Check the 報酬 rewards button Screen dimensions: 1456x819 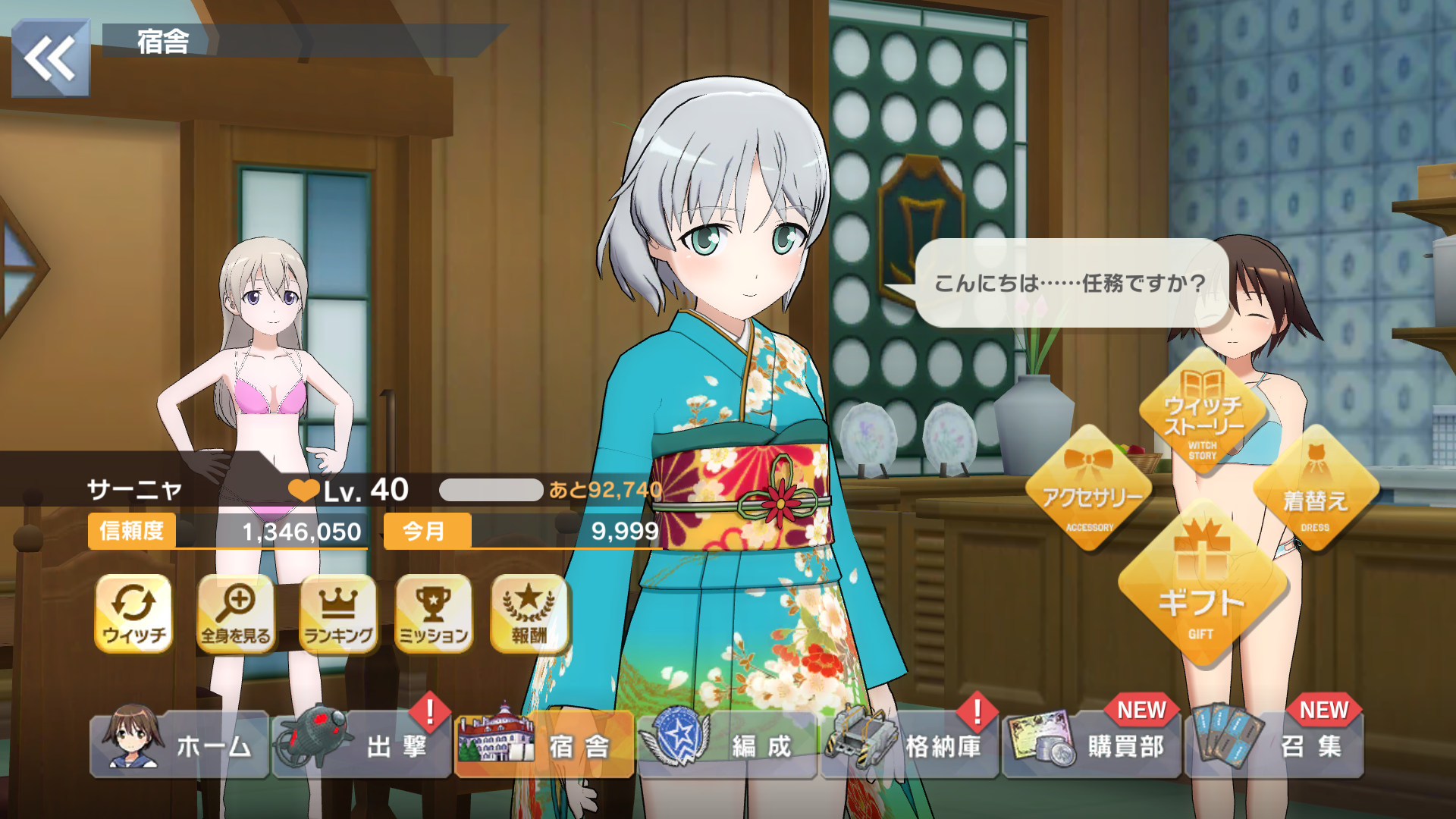click(529, 613)
